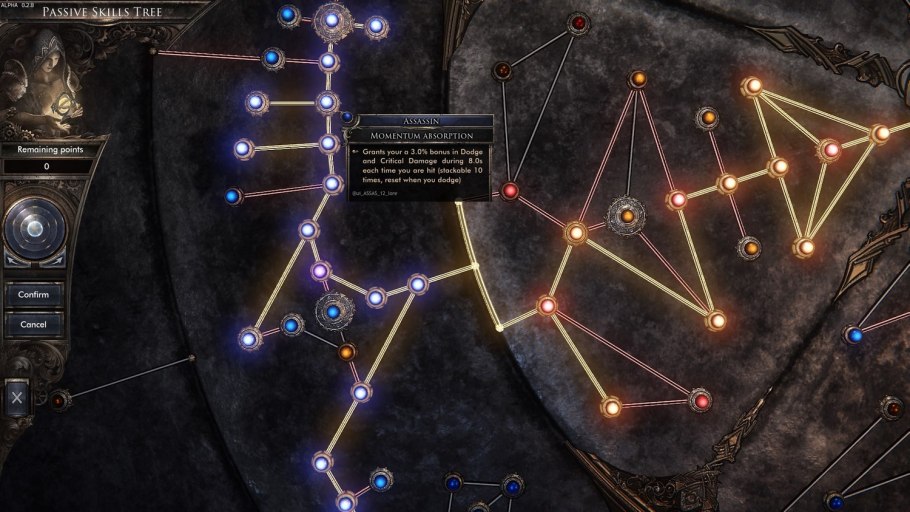Click the left arrow under the round dial
910x512 pixels.
13,259
